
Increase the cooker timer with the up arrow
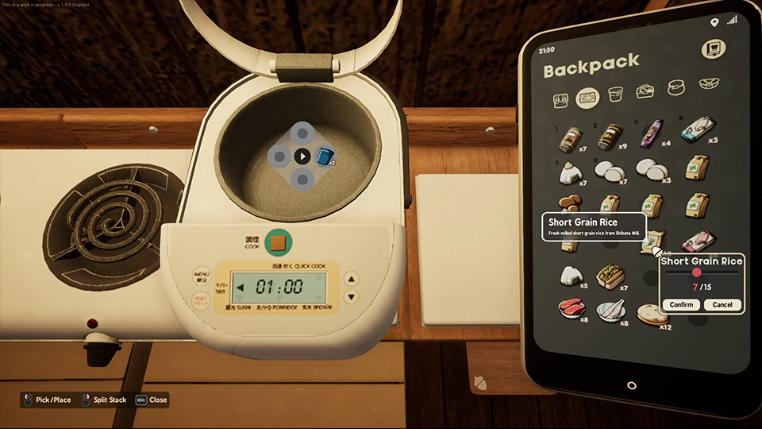pyautogui.click(x=350, y=279)
